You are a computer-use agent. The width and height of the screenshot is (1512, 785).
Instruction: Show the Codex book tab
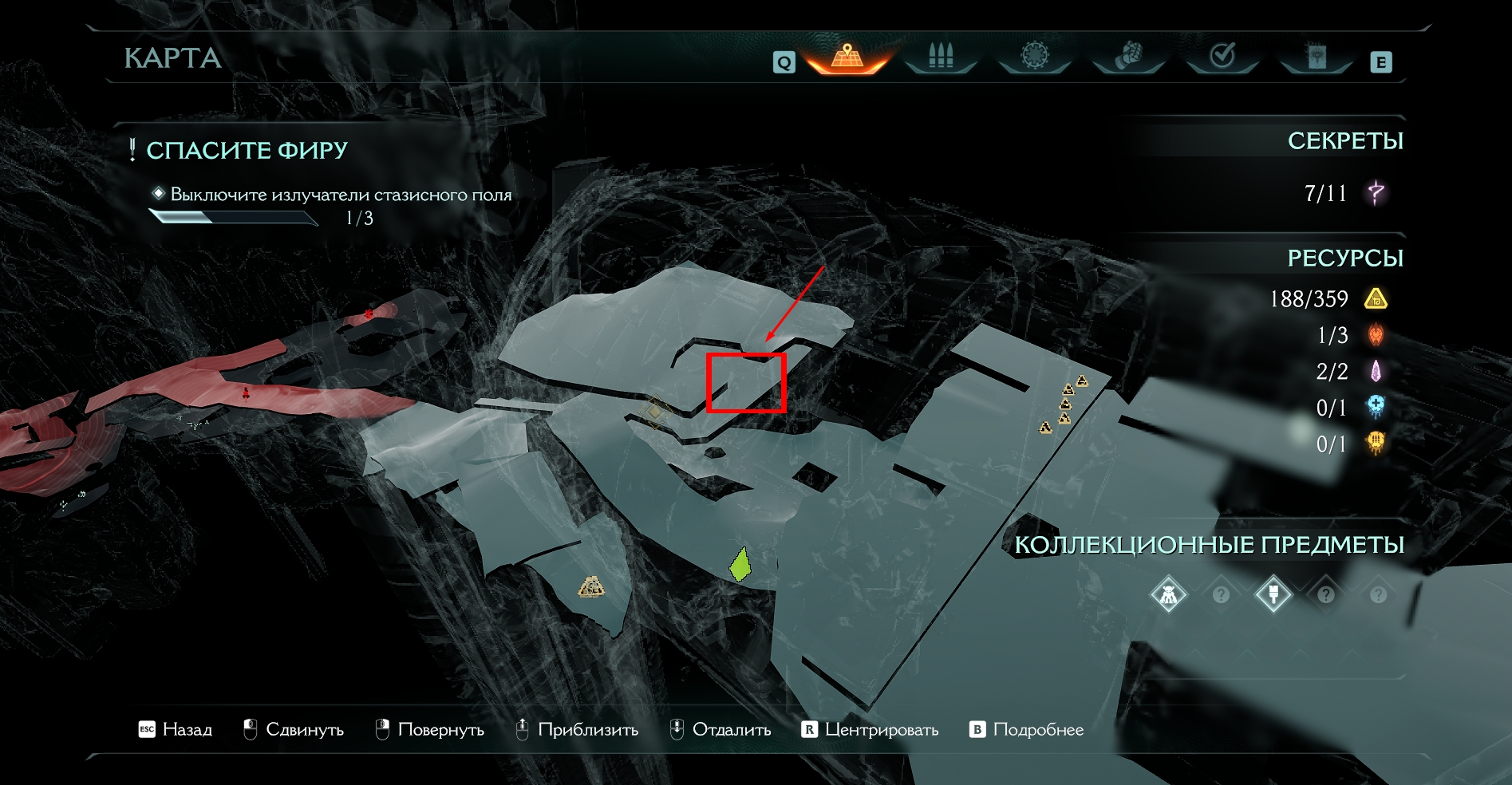coord(1317,56)
